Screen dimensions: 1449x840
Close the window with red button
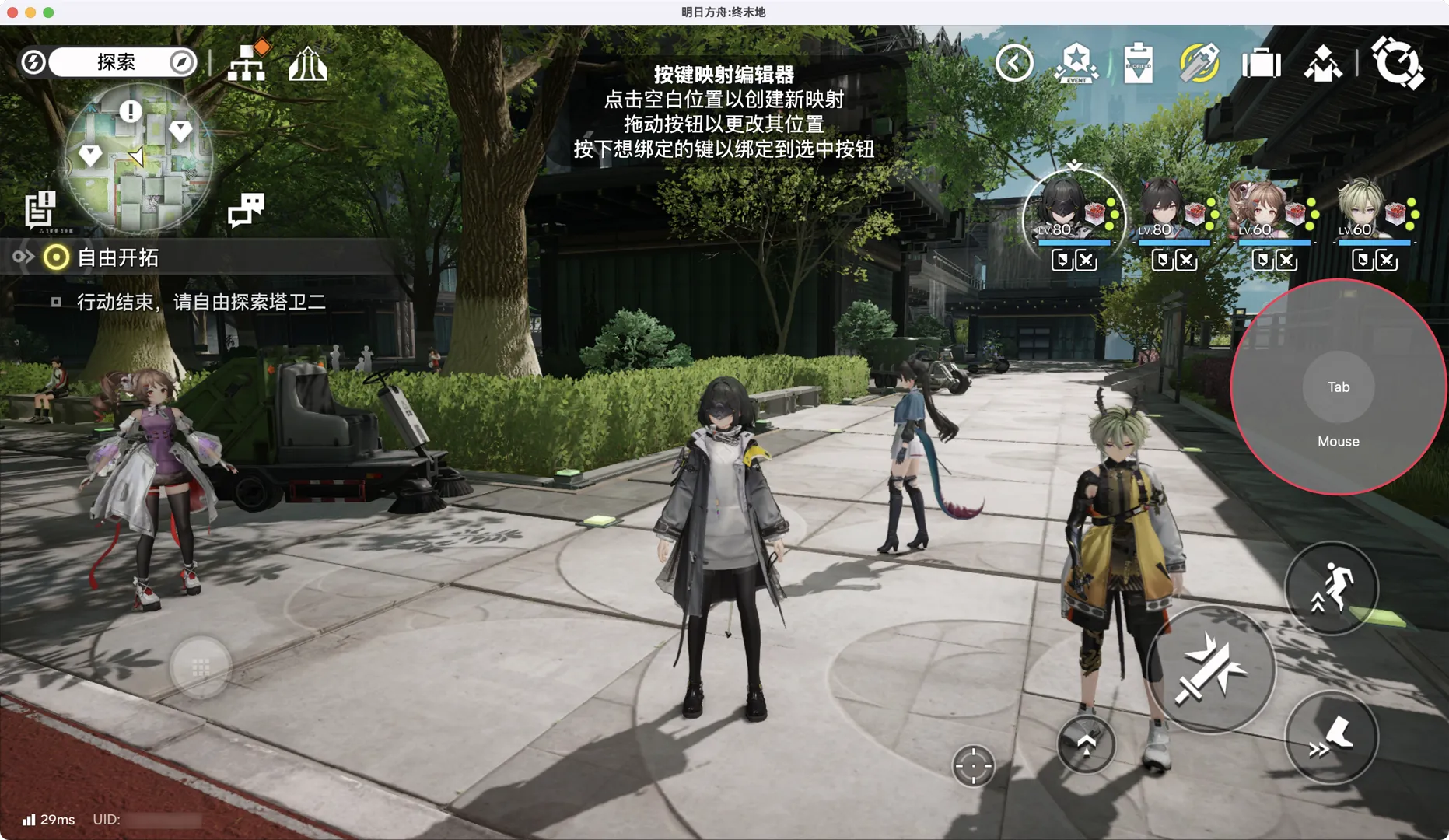click(12, 12)
